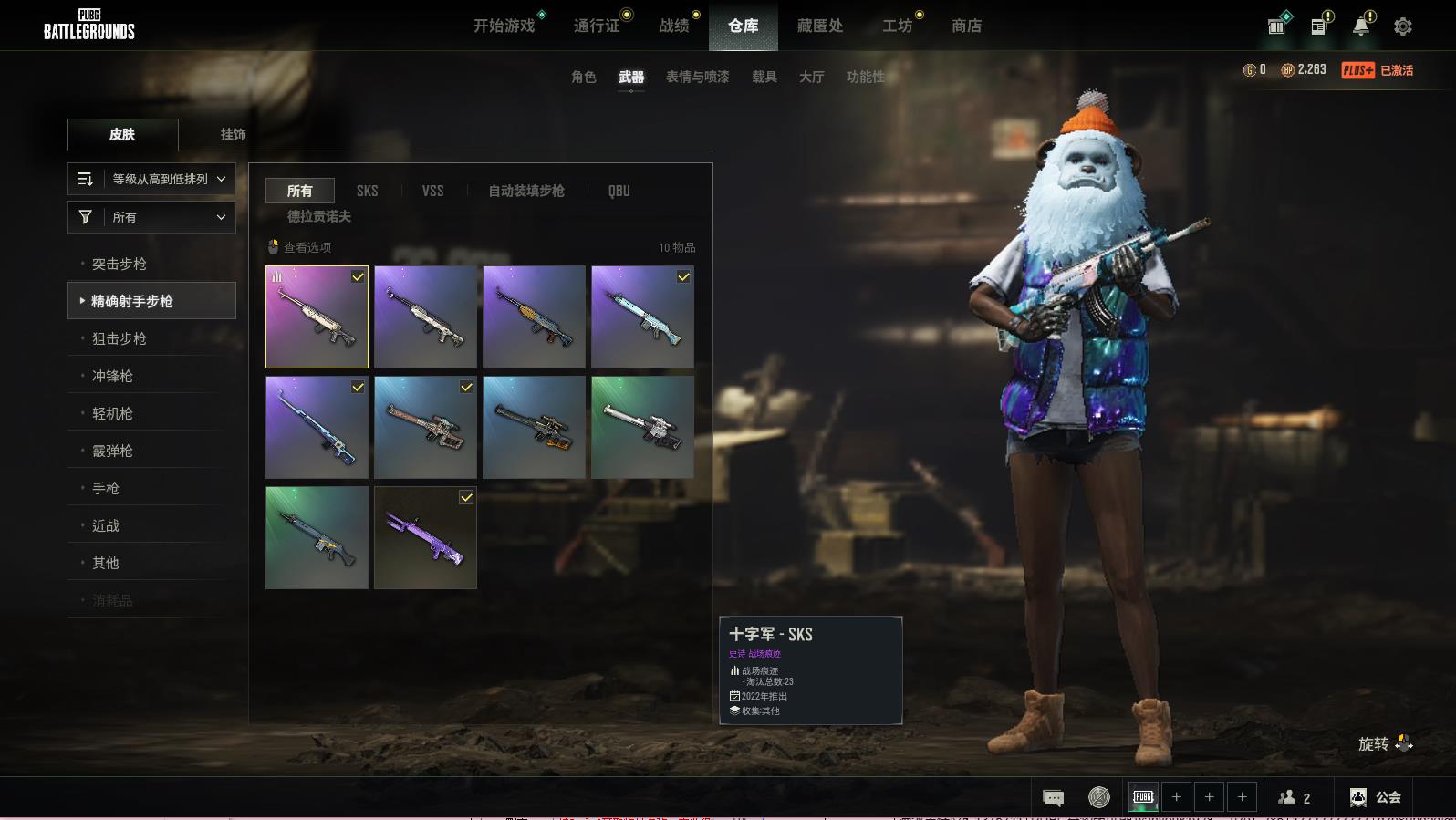The height and width of the screenshot is (820, 1456).
Task: Select the purple rifle skin thumbnail
Action: click(425, 537)
